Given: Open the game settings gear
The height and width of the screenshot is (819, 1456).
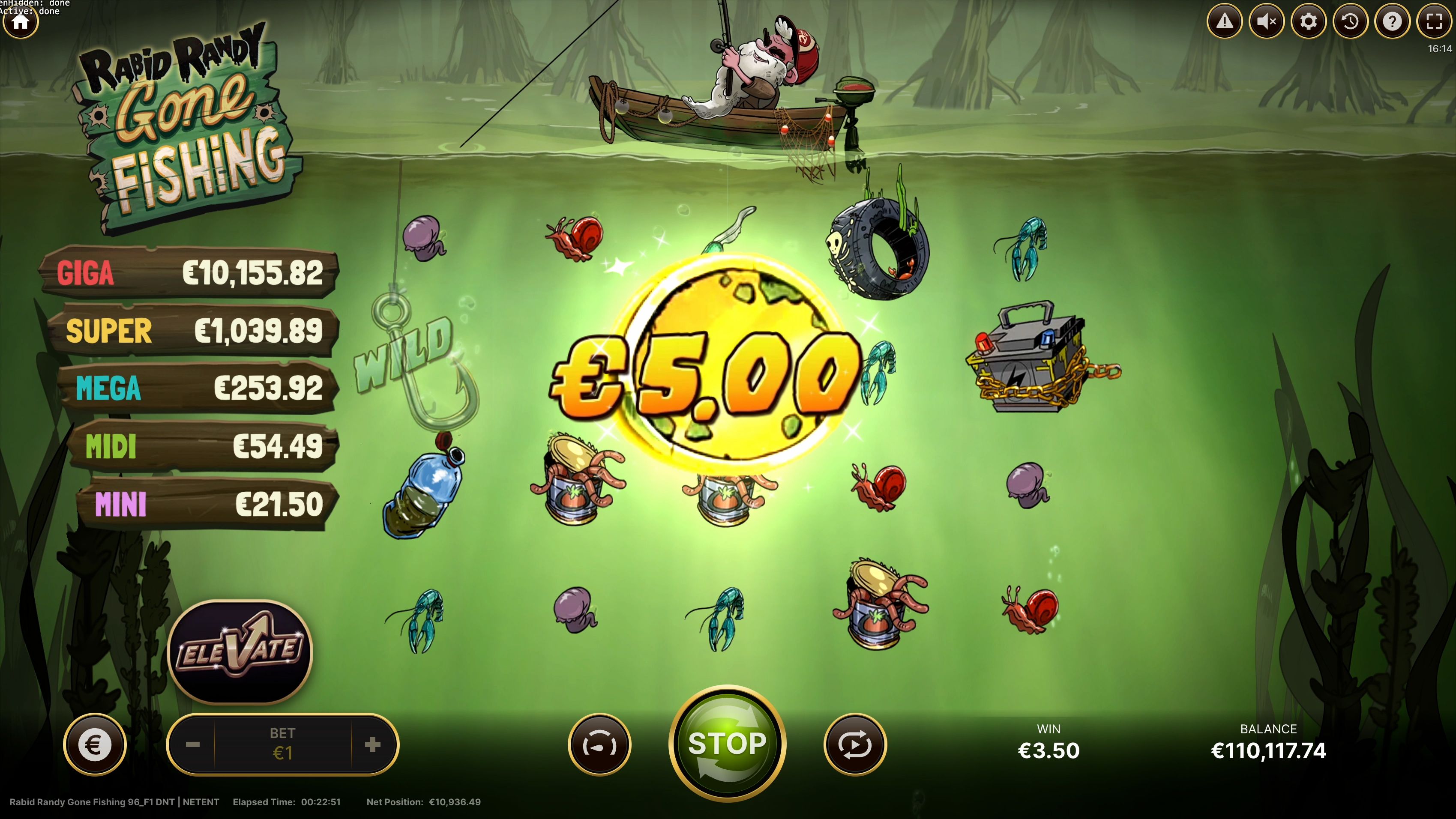Looking at the screenshot, I should [1309, 21].
